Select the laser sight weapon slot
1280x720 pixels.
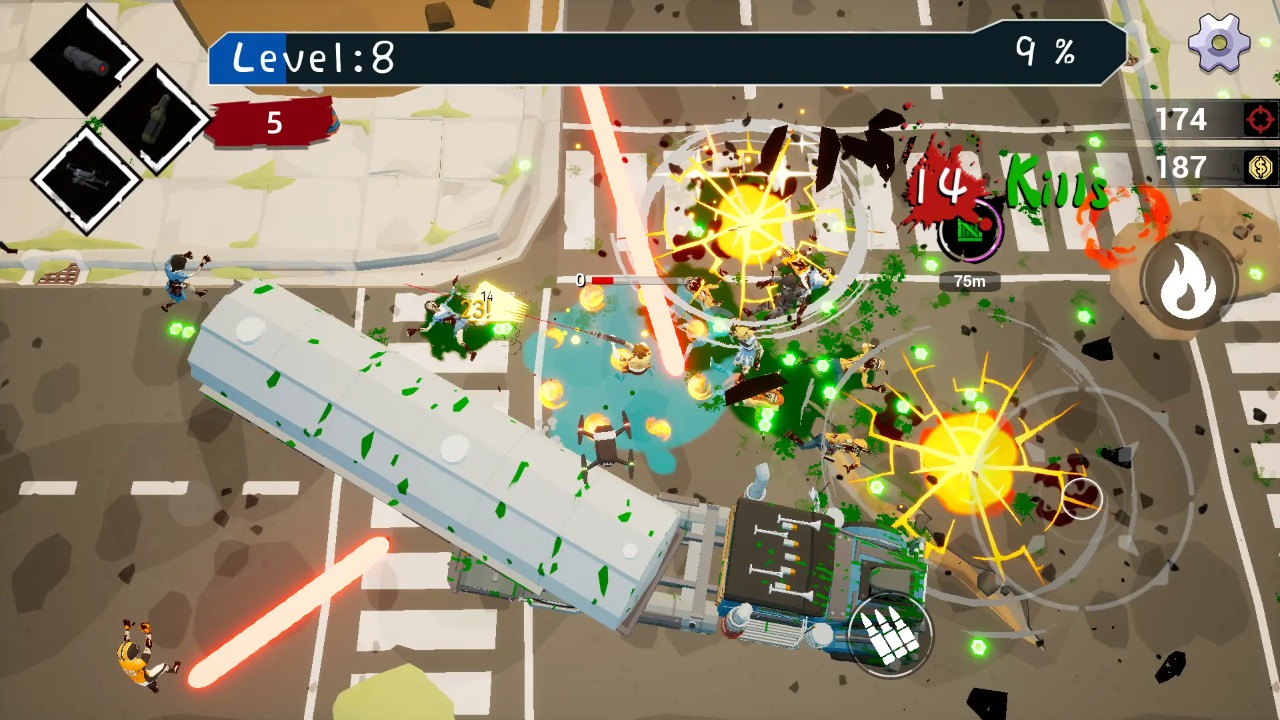click(84, 59)
